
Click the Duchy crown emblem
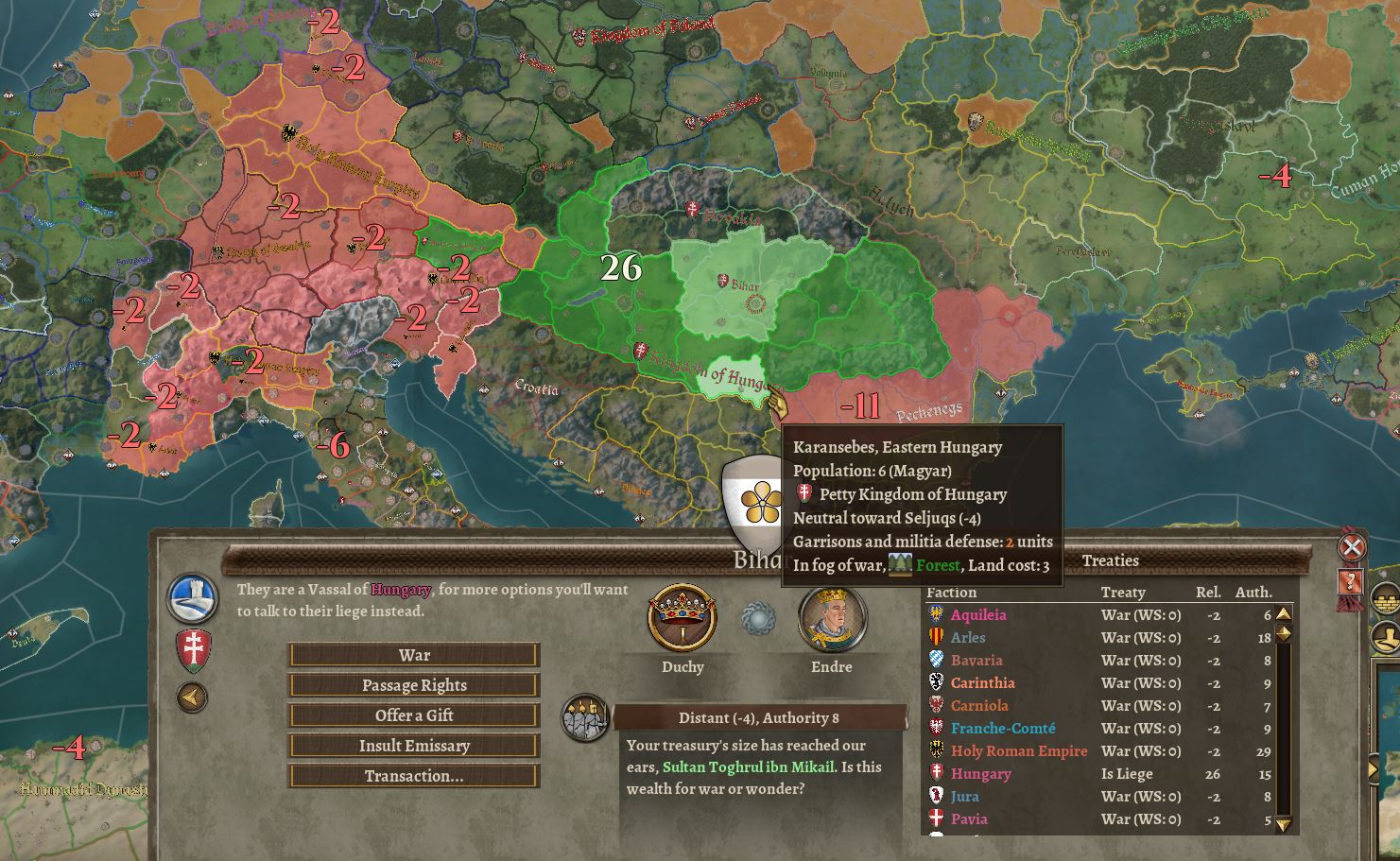click(682, 619)
